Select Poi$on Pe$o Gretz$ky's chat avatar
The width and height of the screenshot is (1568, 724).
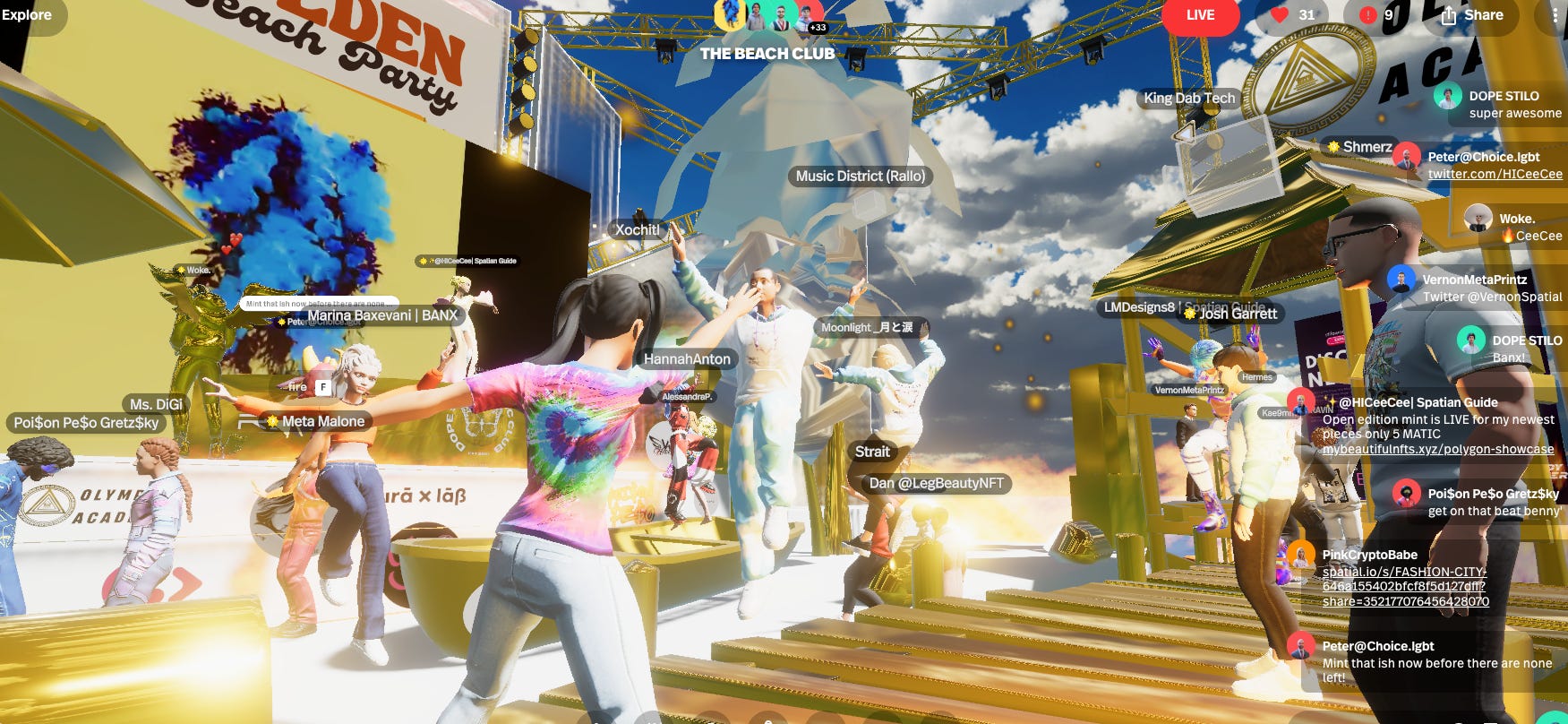[1407, 494]
